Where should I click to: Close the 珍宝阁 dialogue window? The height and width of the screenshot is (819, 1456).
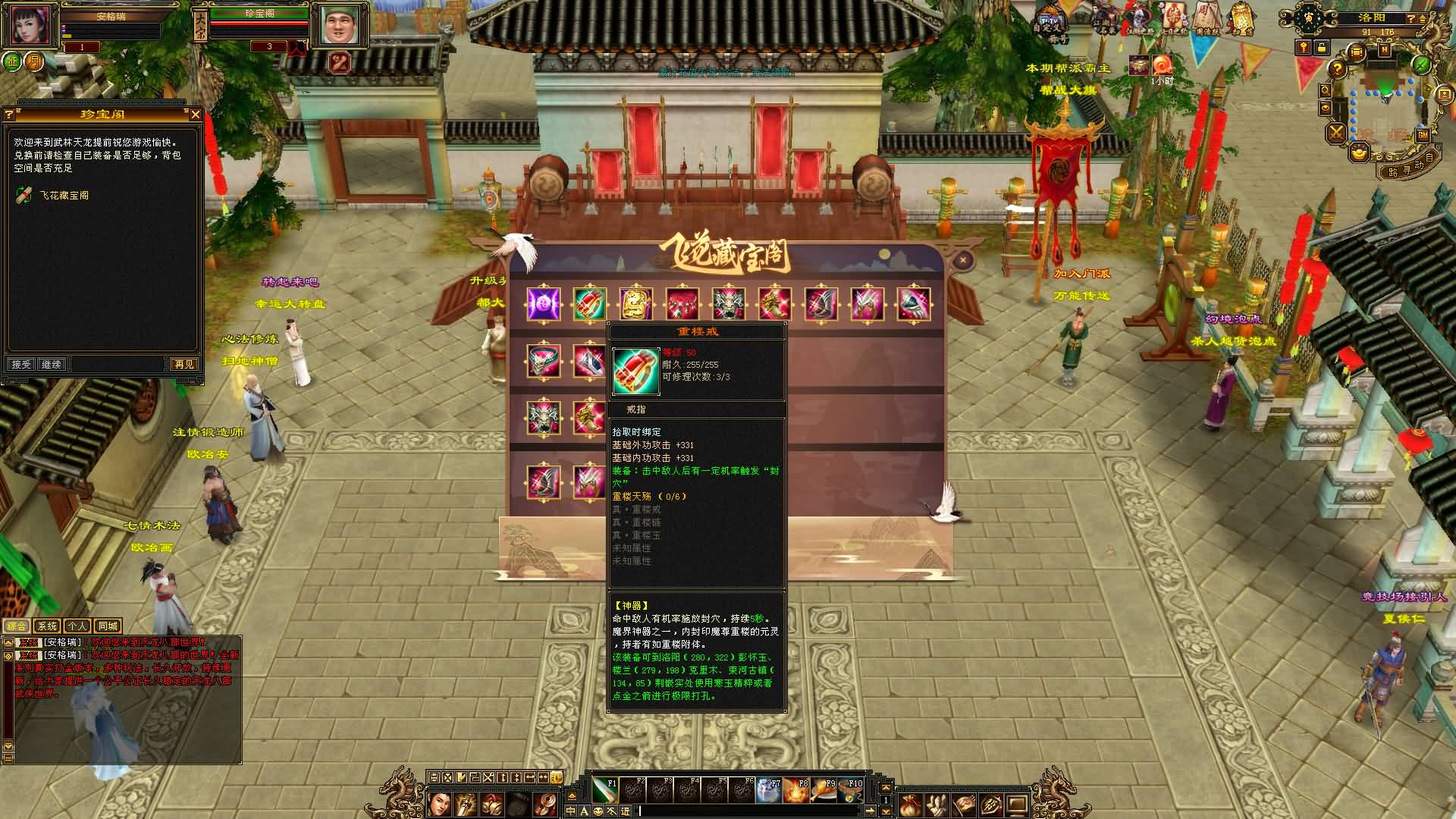(196, 115)
